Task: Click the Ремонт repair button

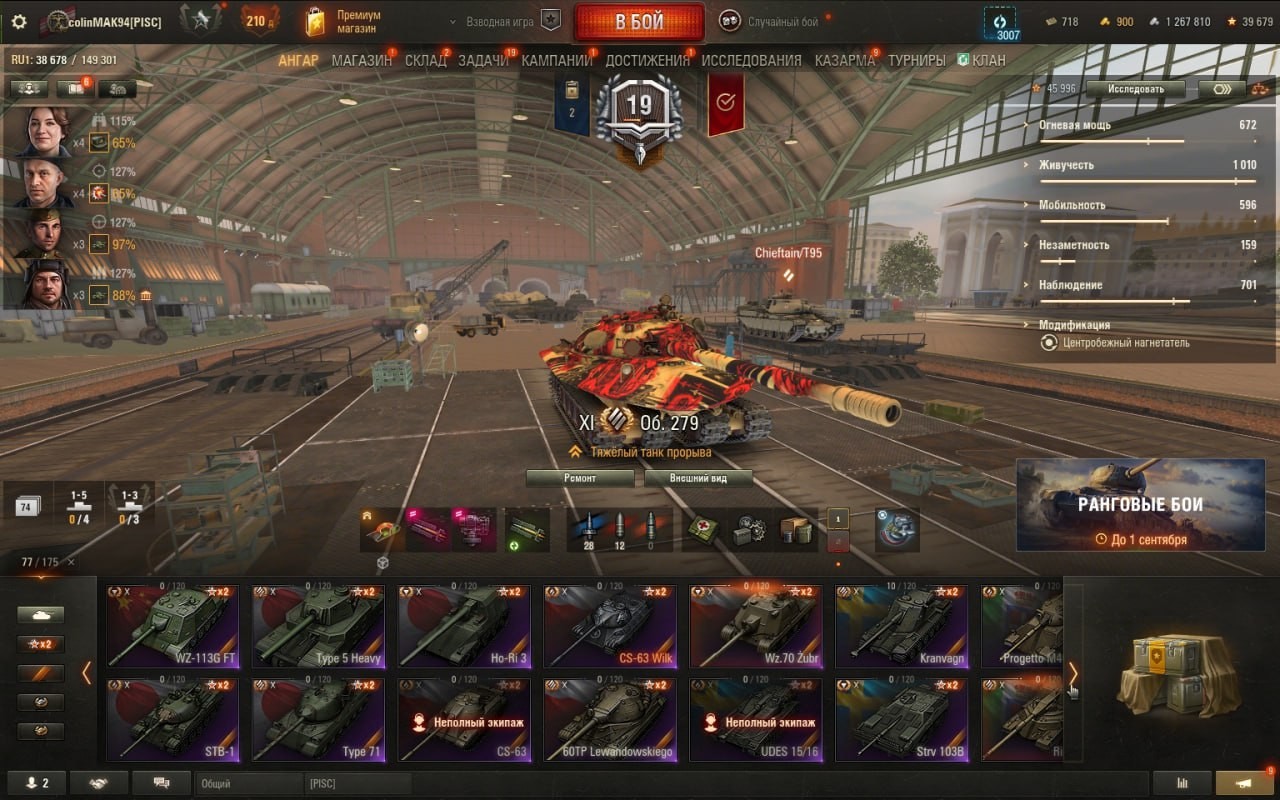Action: click(580, 478)
